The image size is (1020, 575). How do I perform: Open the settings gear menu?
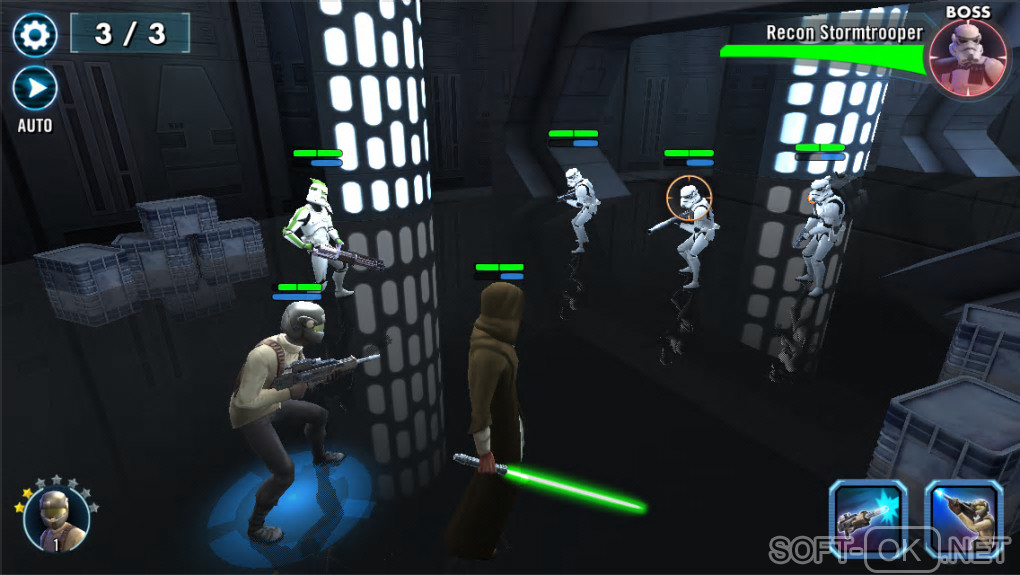point(35,35)
